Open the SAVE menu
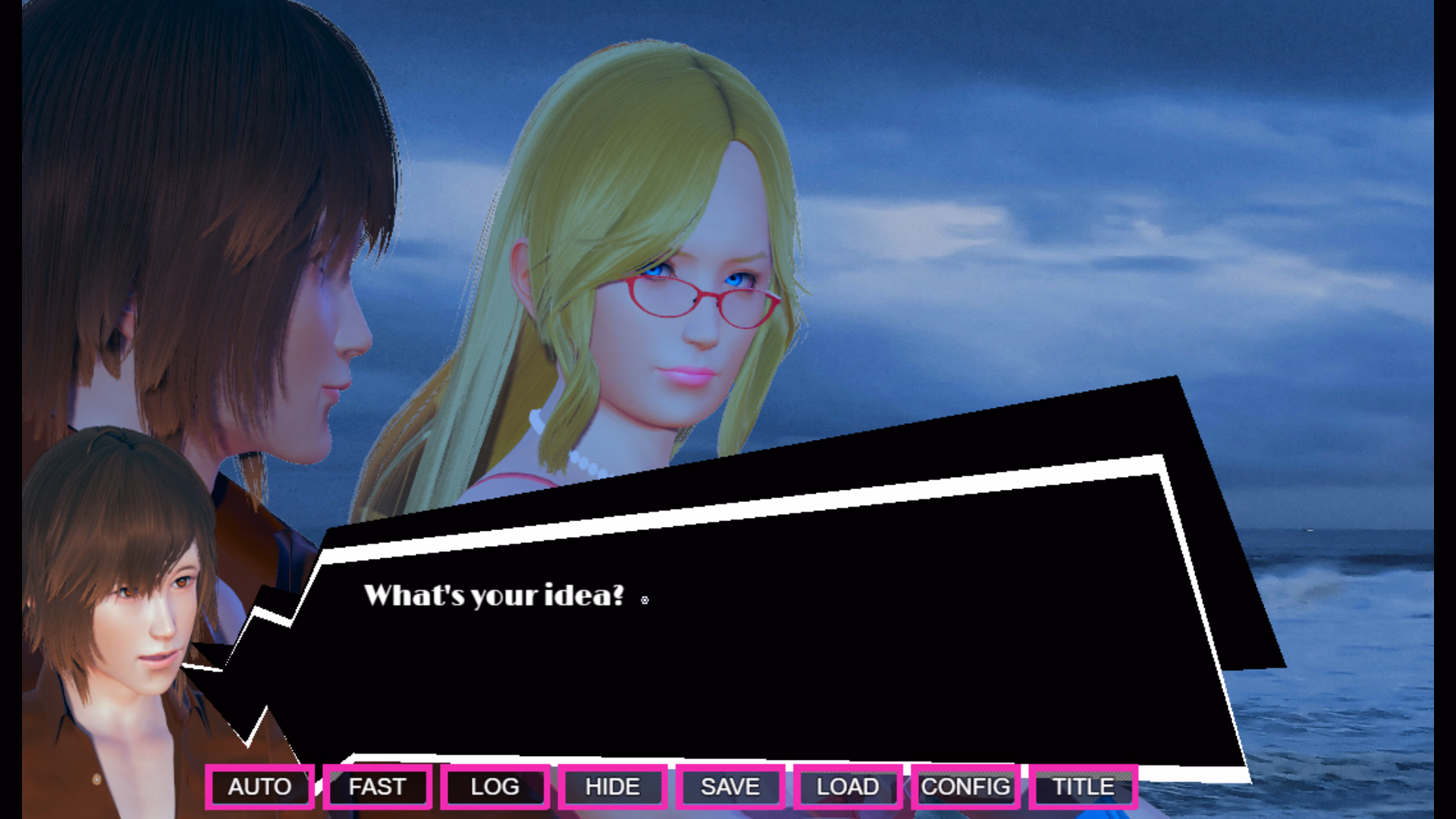This screenshot has width=1456, height=819. [x=730, y=786]
